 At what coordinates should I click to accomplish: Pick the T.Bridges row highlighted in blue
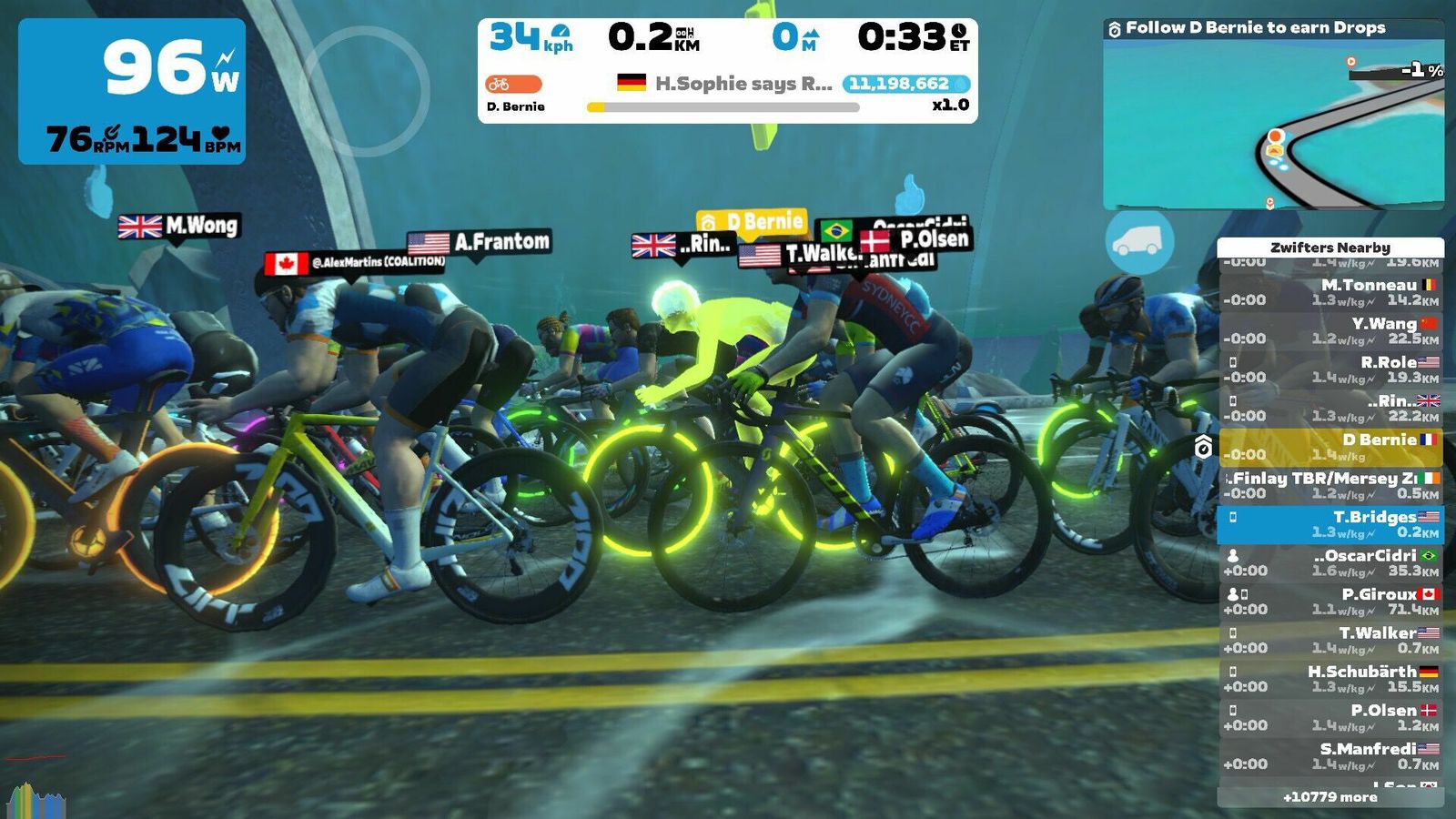pyautogui.click(x=1330, y=524)
